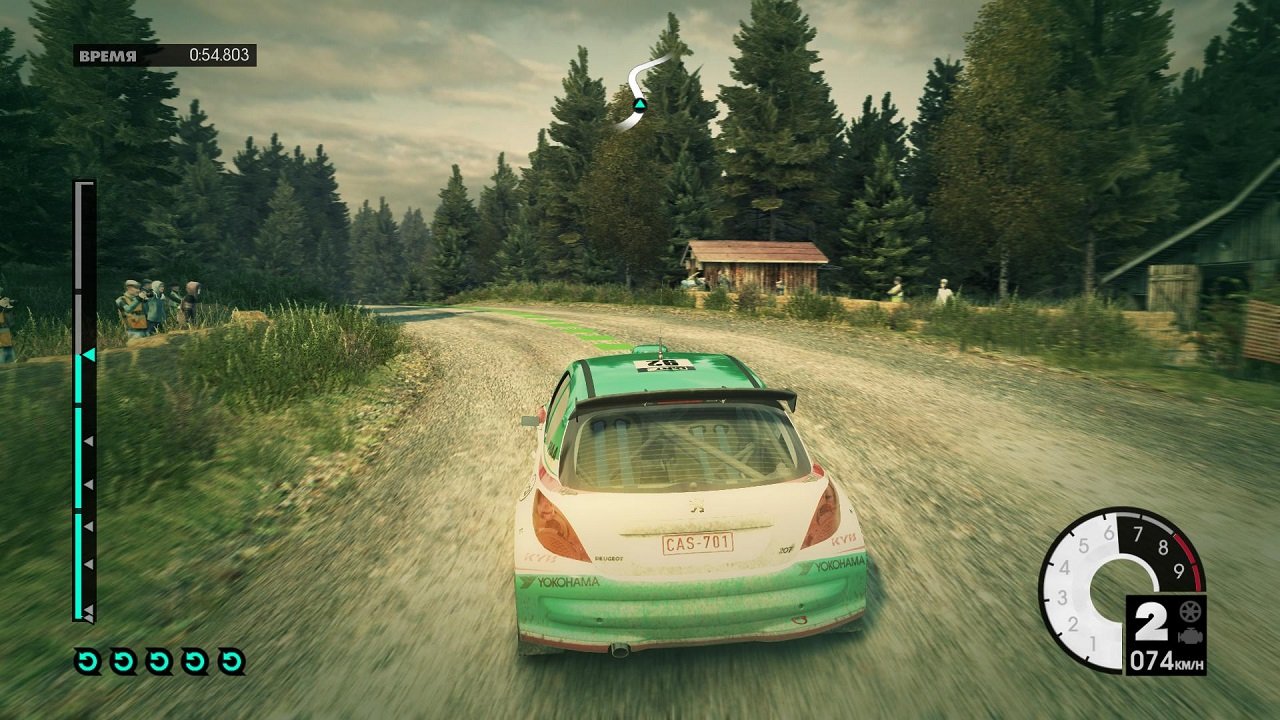Viewport: 1280px width, 720px height.
Task: Select the tire damage icon on the tachometer
Action: (1190, 612)
